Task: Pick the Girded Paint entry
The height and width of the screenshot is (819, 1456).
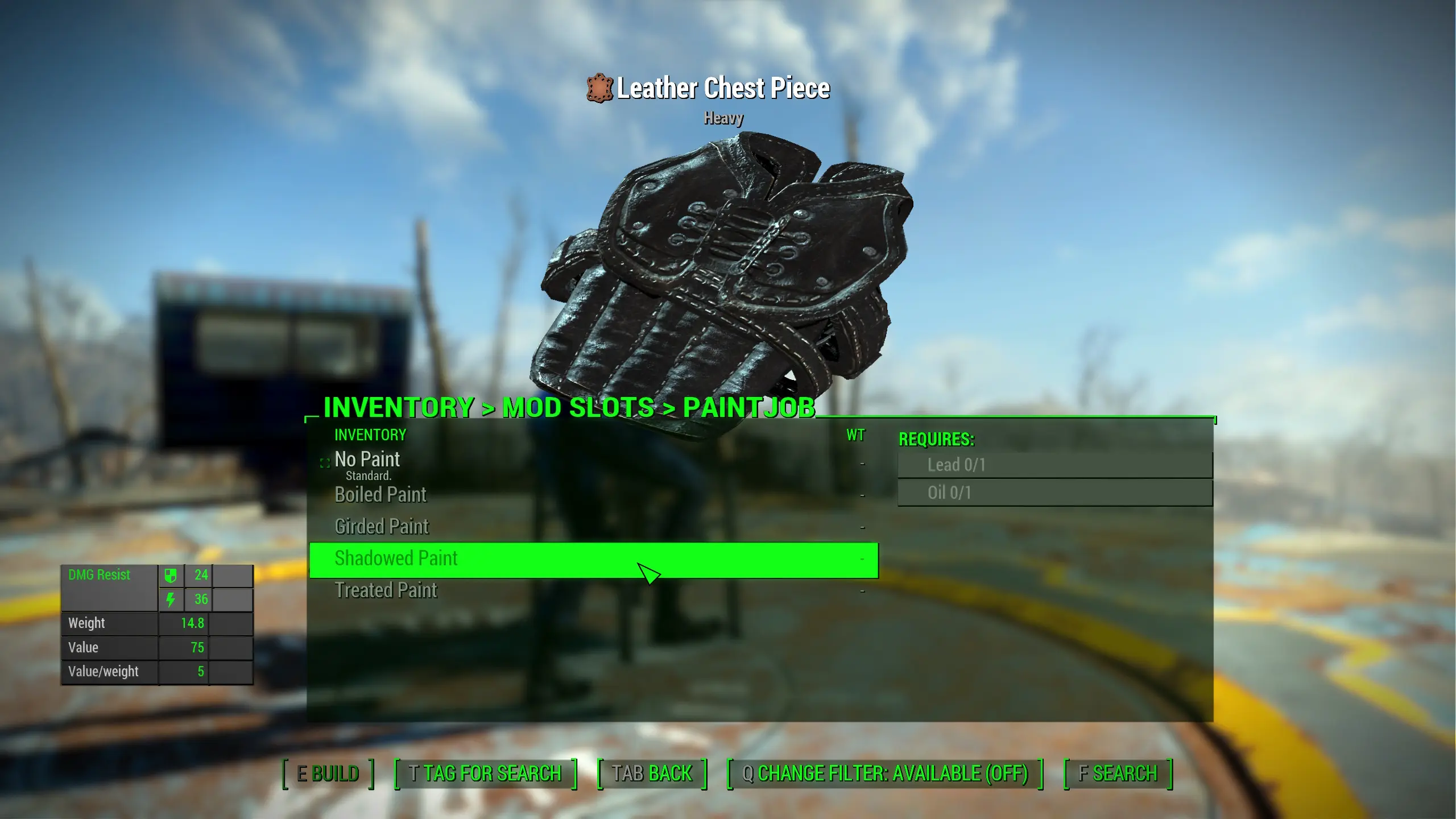Action: click(x=382, y=527)
